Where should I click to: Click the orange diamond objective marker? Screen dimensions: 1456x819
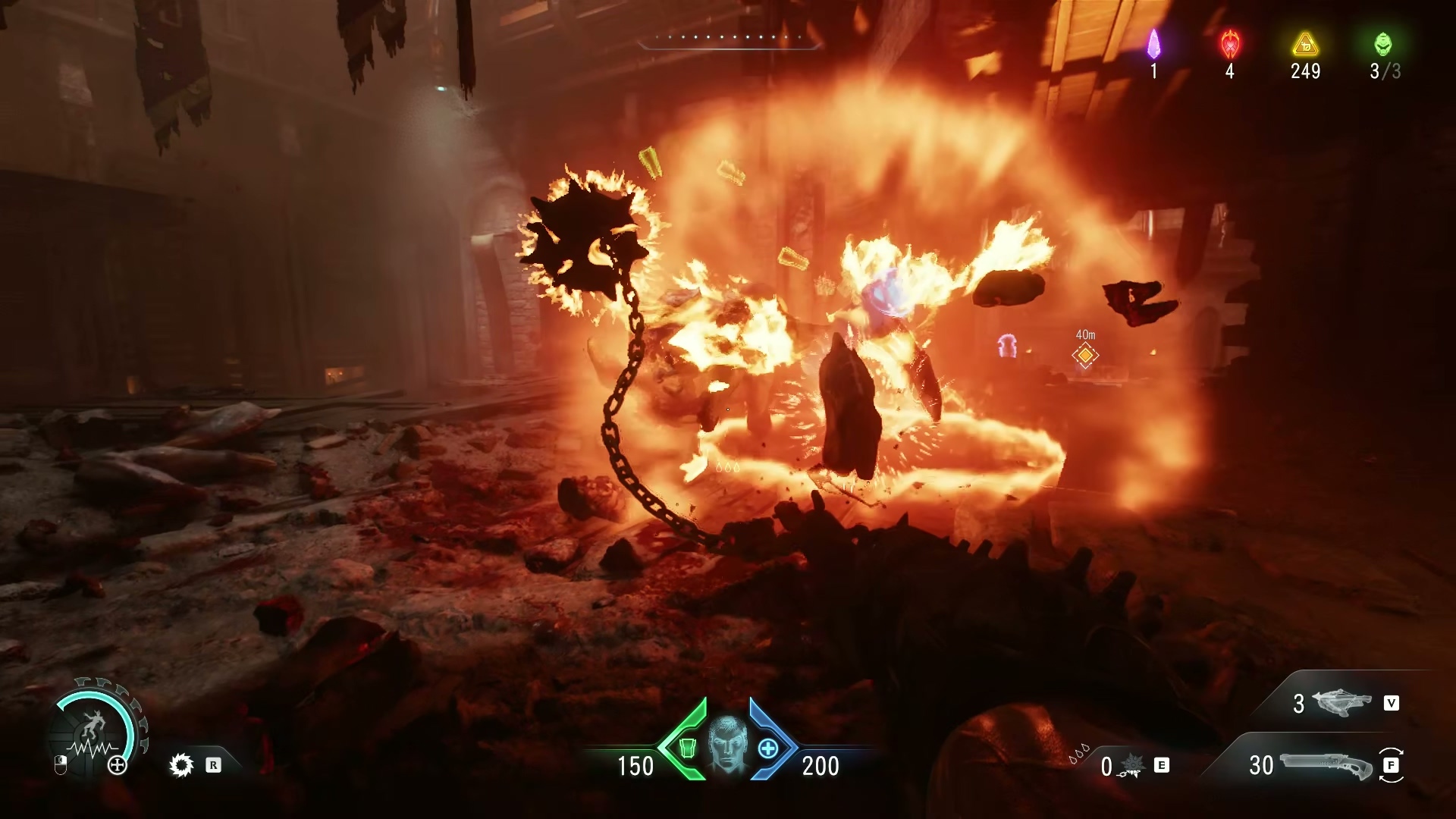[x=1085, y=355]
